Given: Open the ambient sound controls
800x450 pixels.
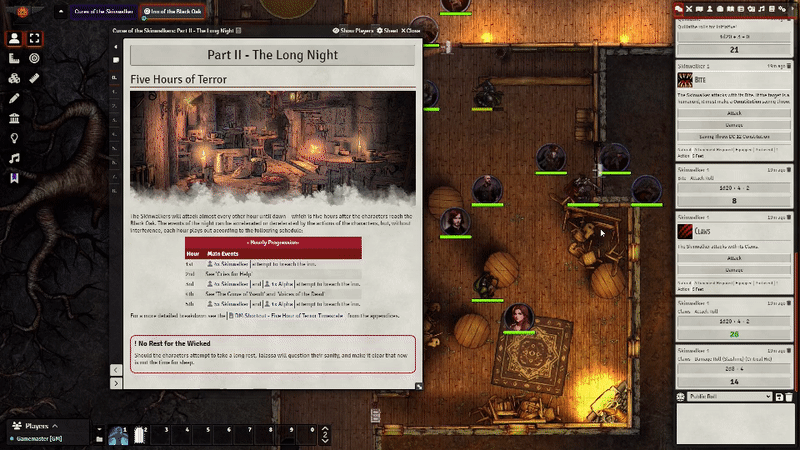Looking at the screenshot, I should click(x=15, y=158).
